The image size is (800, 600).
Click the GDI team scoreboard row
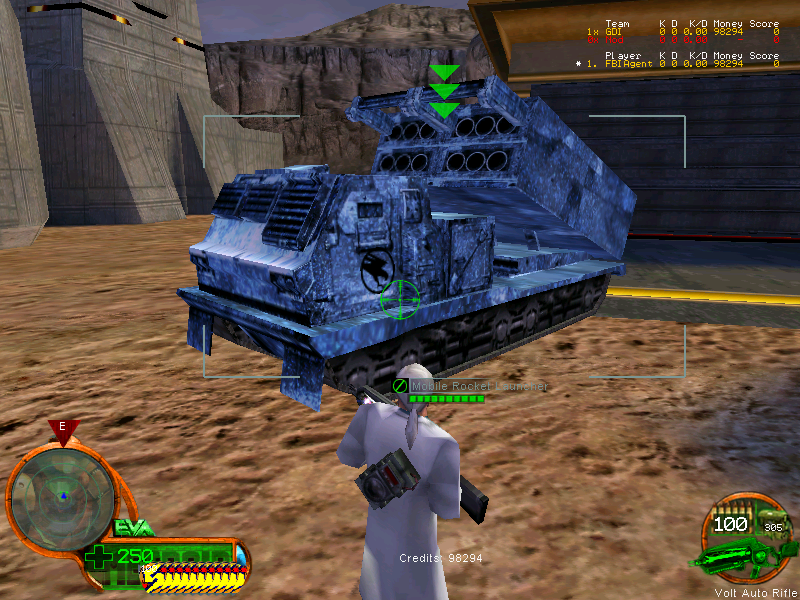pos(681,32)
